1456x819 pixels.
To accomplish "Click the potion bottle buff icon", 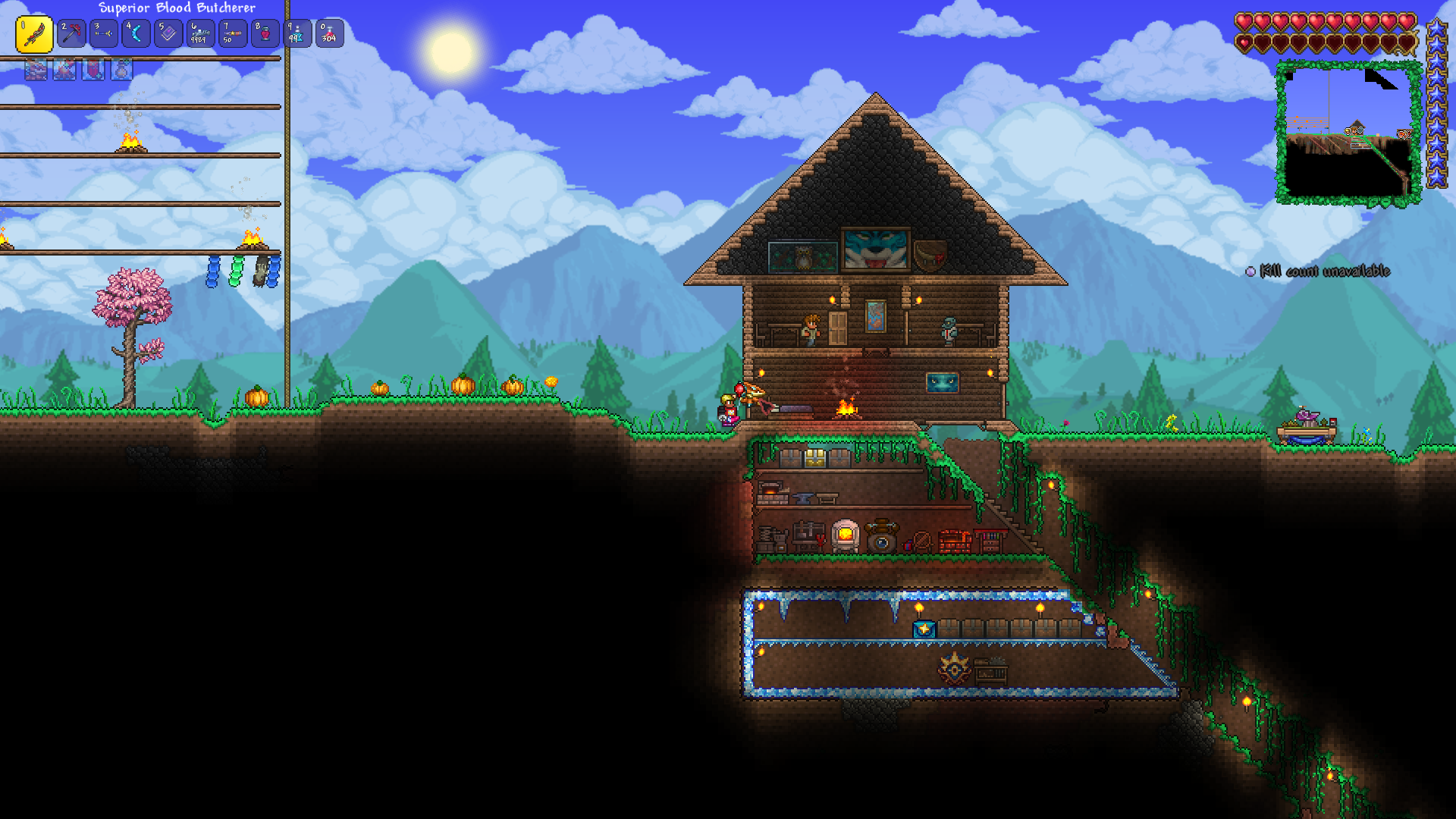I will point(122,70).
